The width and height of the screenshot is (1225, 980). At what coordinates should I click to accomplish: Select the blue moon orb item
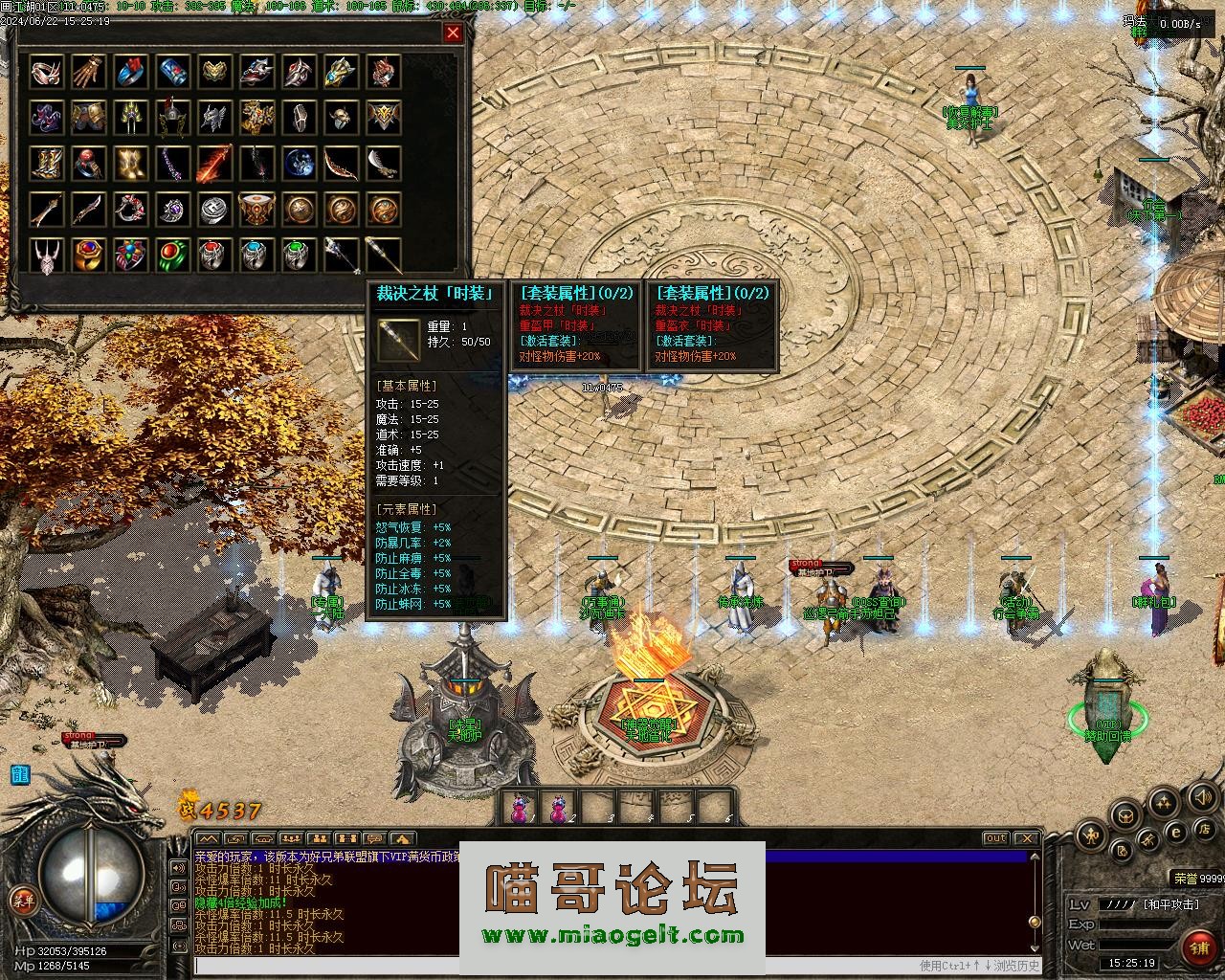(x=300, y=164)
